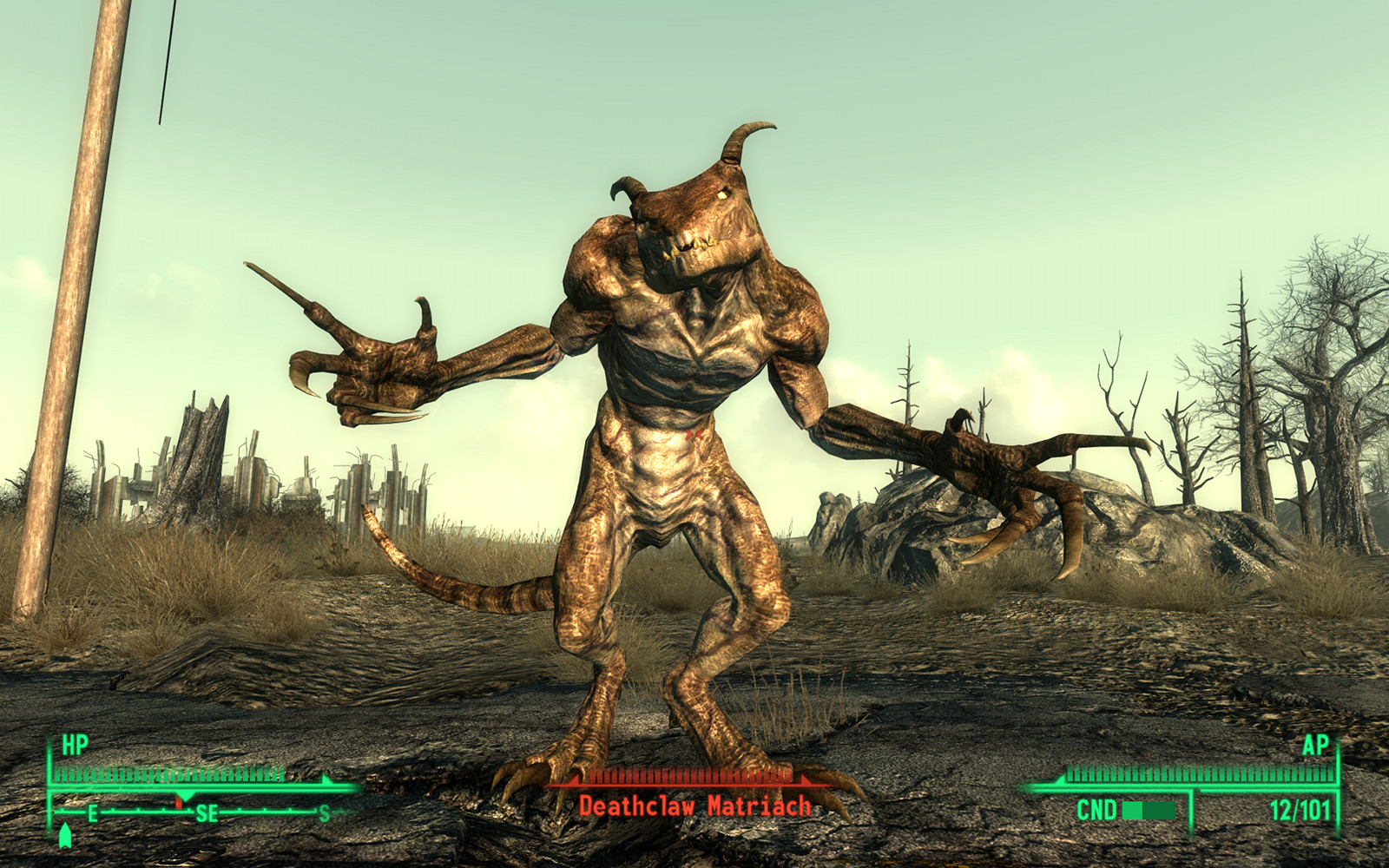
Task: Click the SE marker on the compass
Action: (x=206, y=814)
